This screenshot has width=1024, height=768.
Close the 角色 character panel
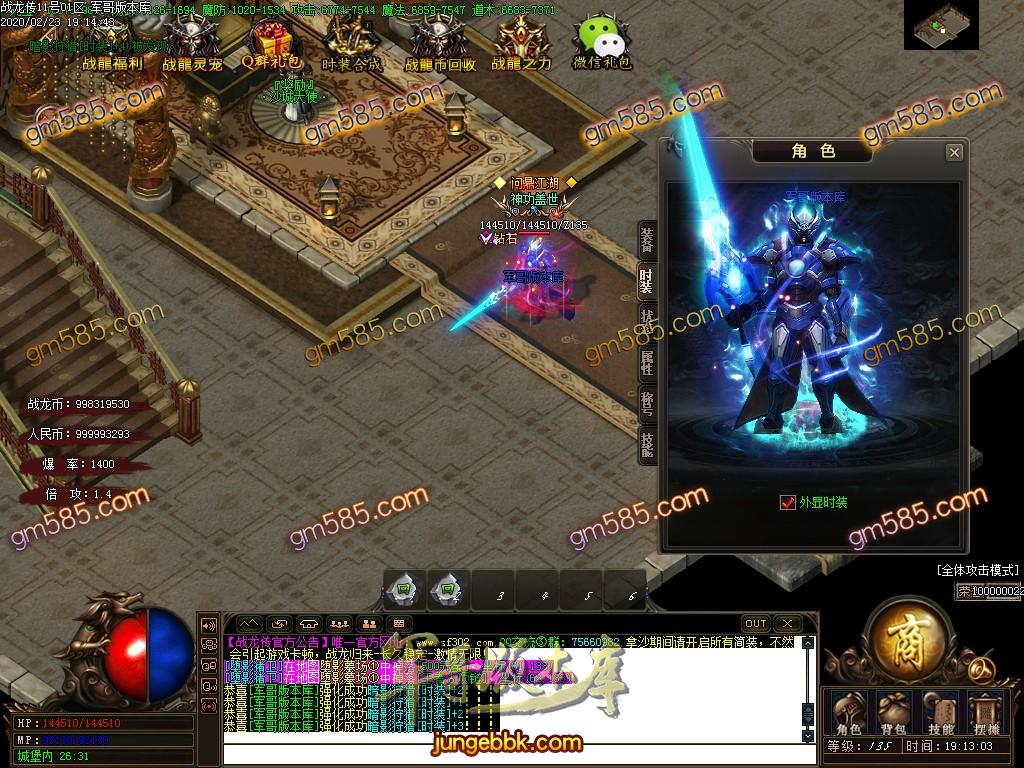point(954,152)
